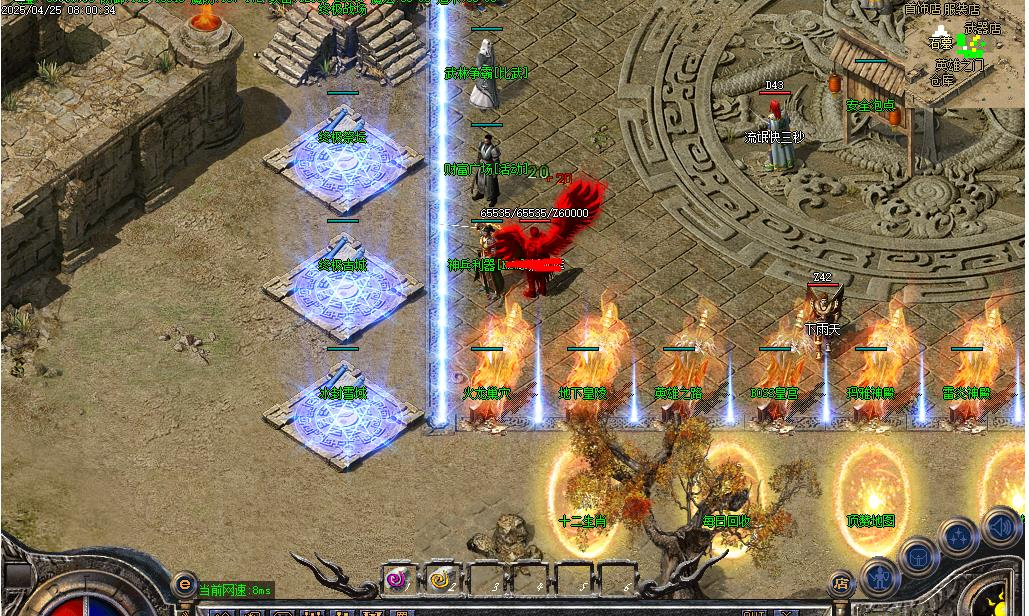Open the bag via the backpack icon
Viewport: 1029px width, 616px height.
tap(918, 556)
